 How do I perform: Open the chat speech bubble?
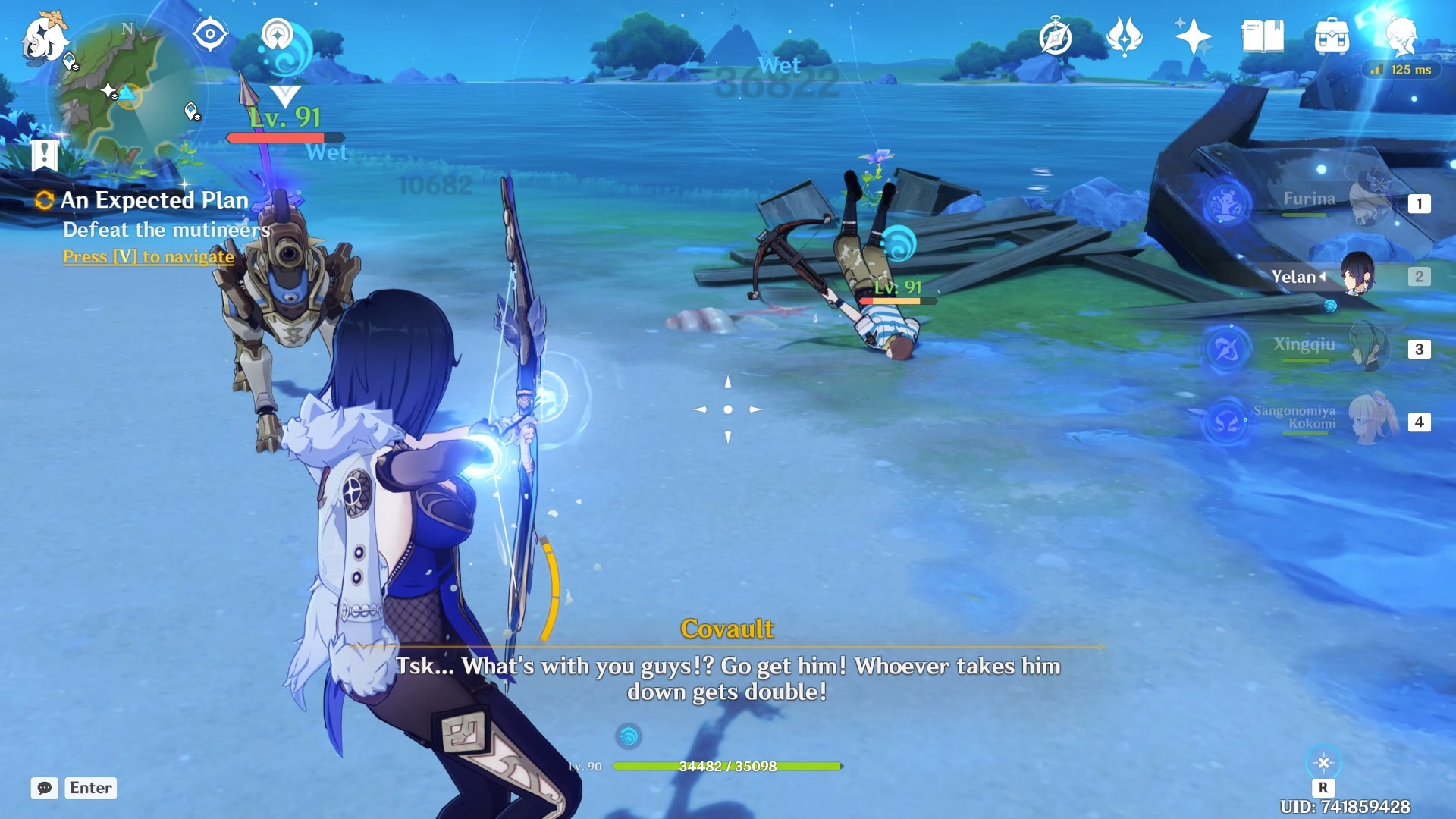pos(45,788)
